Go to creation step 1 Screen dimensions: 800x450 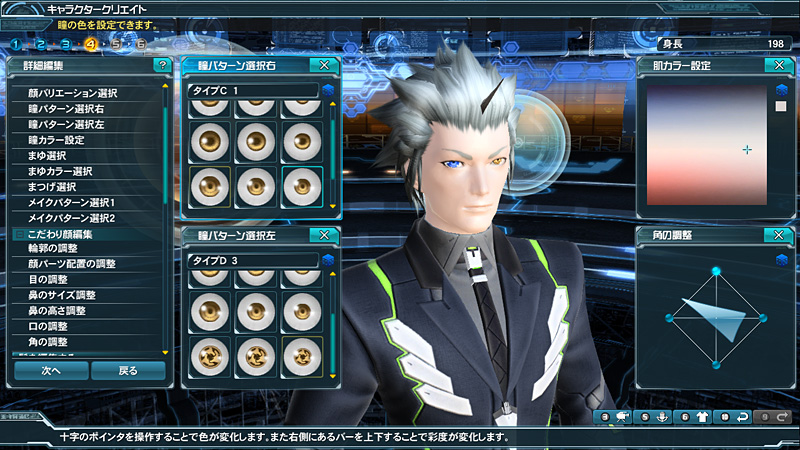[16, 44]
